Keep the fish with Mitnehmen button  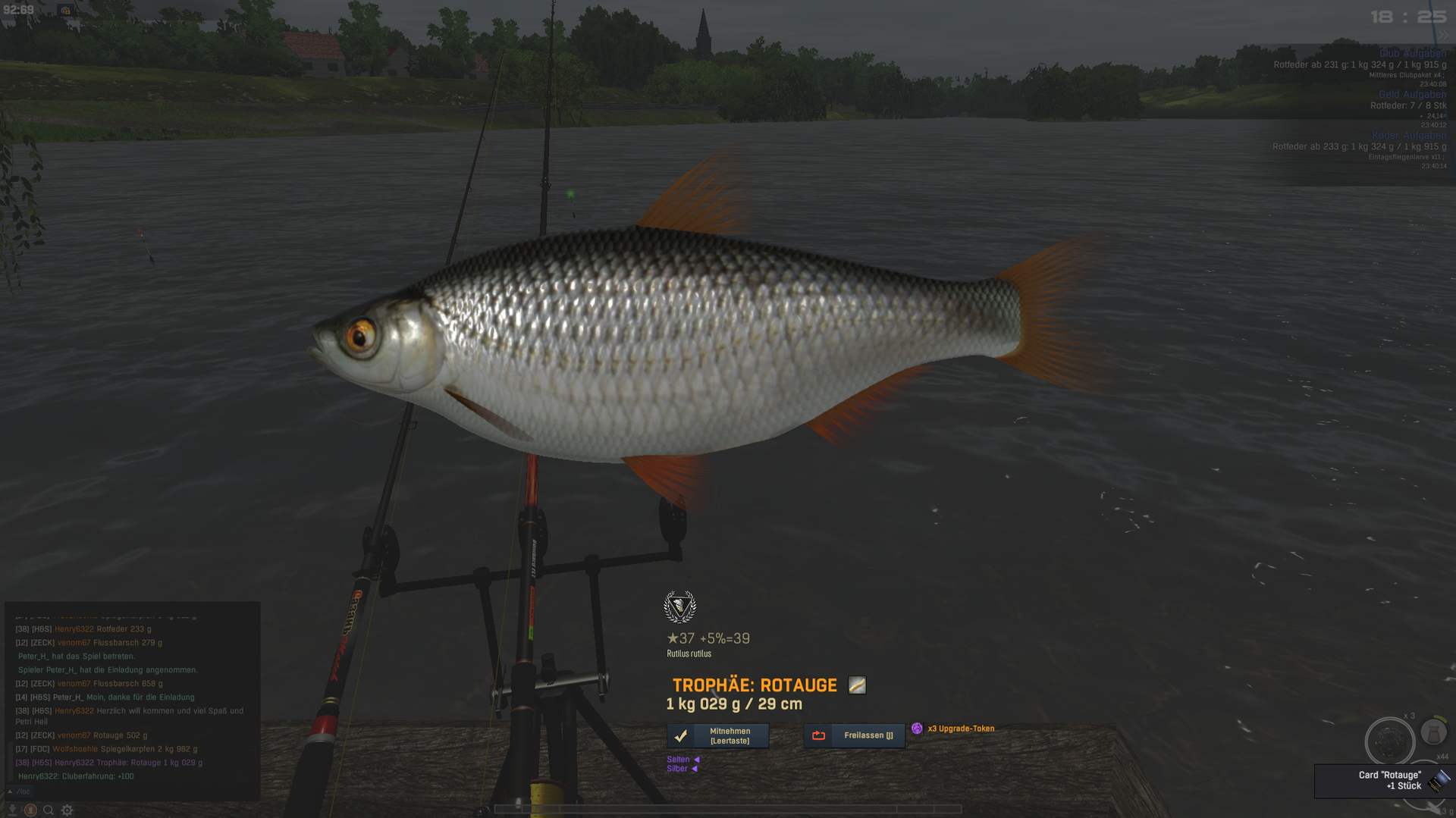[x=717, y=735]
